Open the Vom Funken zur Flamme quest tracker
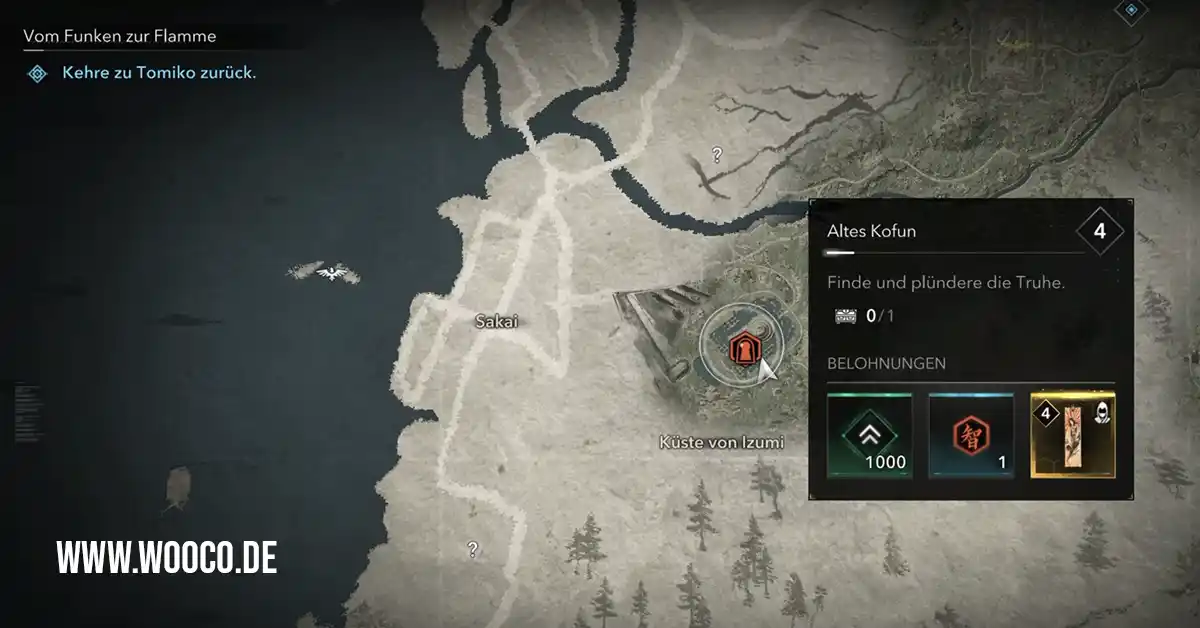The image size is (1200, 628). pos(120,37)
